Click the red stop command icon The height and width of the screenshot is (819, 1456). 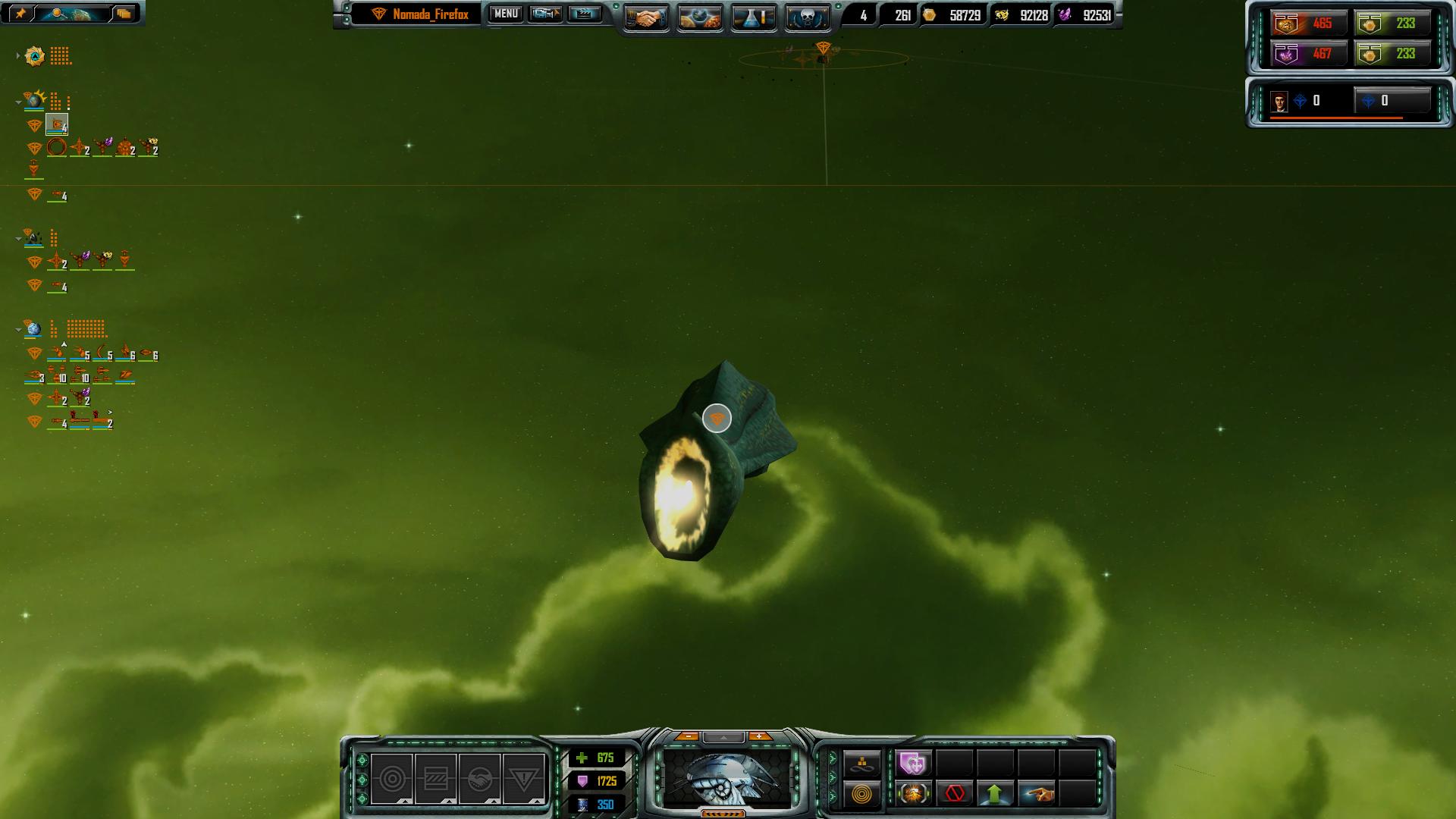[x=955, y=794]
